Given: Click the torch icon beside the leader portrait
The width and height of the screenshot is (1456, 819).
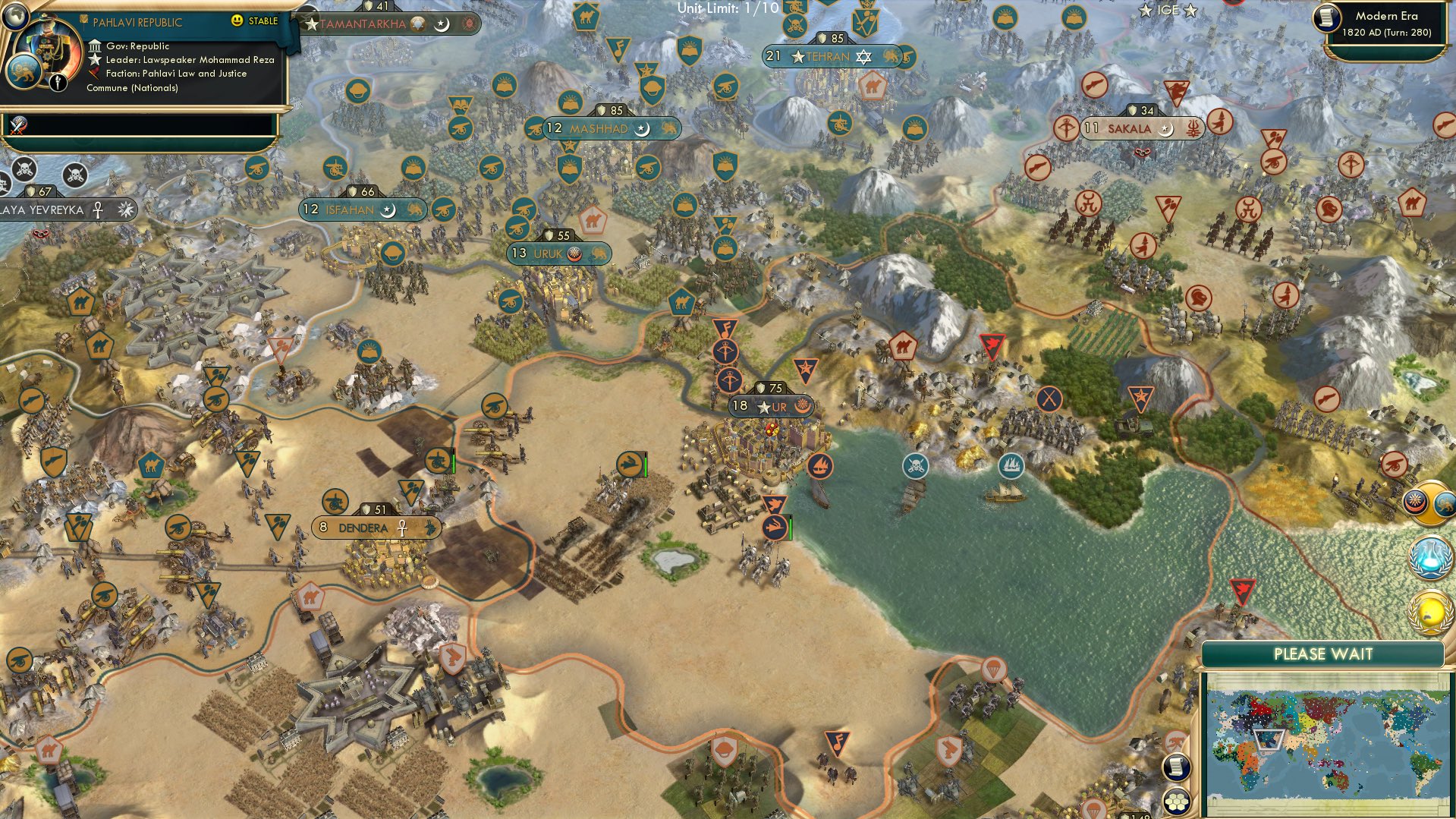Looking at the screenshot, I should [58, 82].
